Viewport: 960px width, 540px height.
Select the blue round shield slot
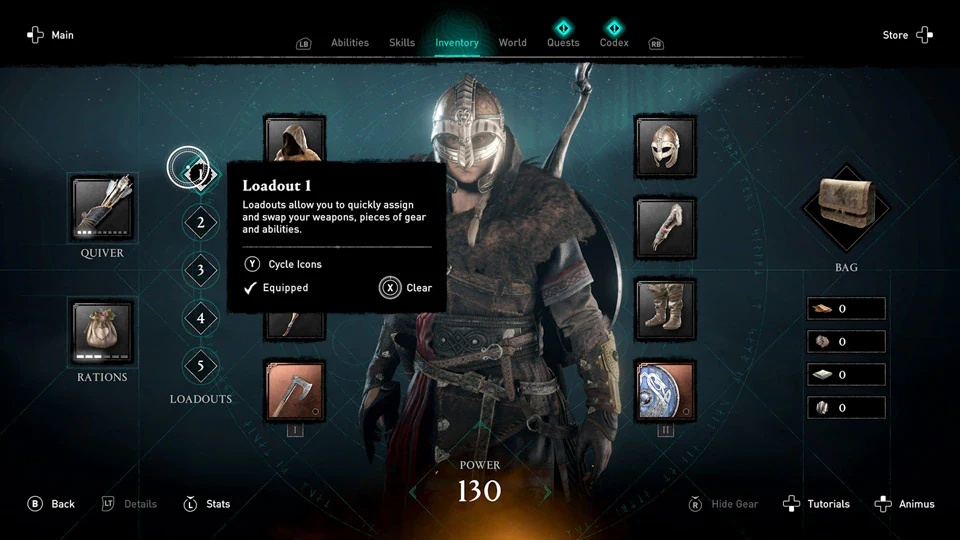[666, 391]
